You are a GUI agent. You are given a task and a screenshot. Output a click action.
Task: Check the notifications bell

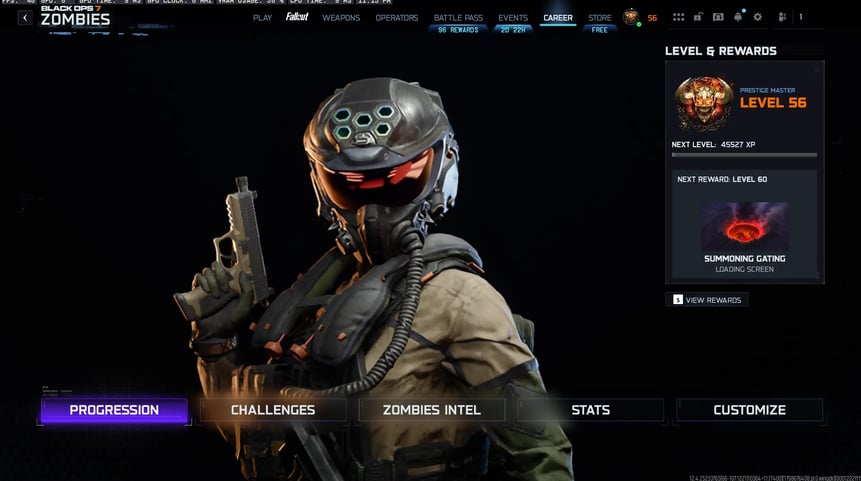tap(738, 18)
